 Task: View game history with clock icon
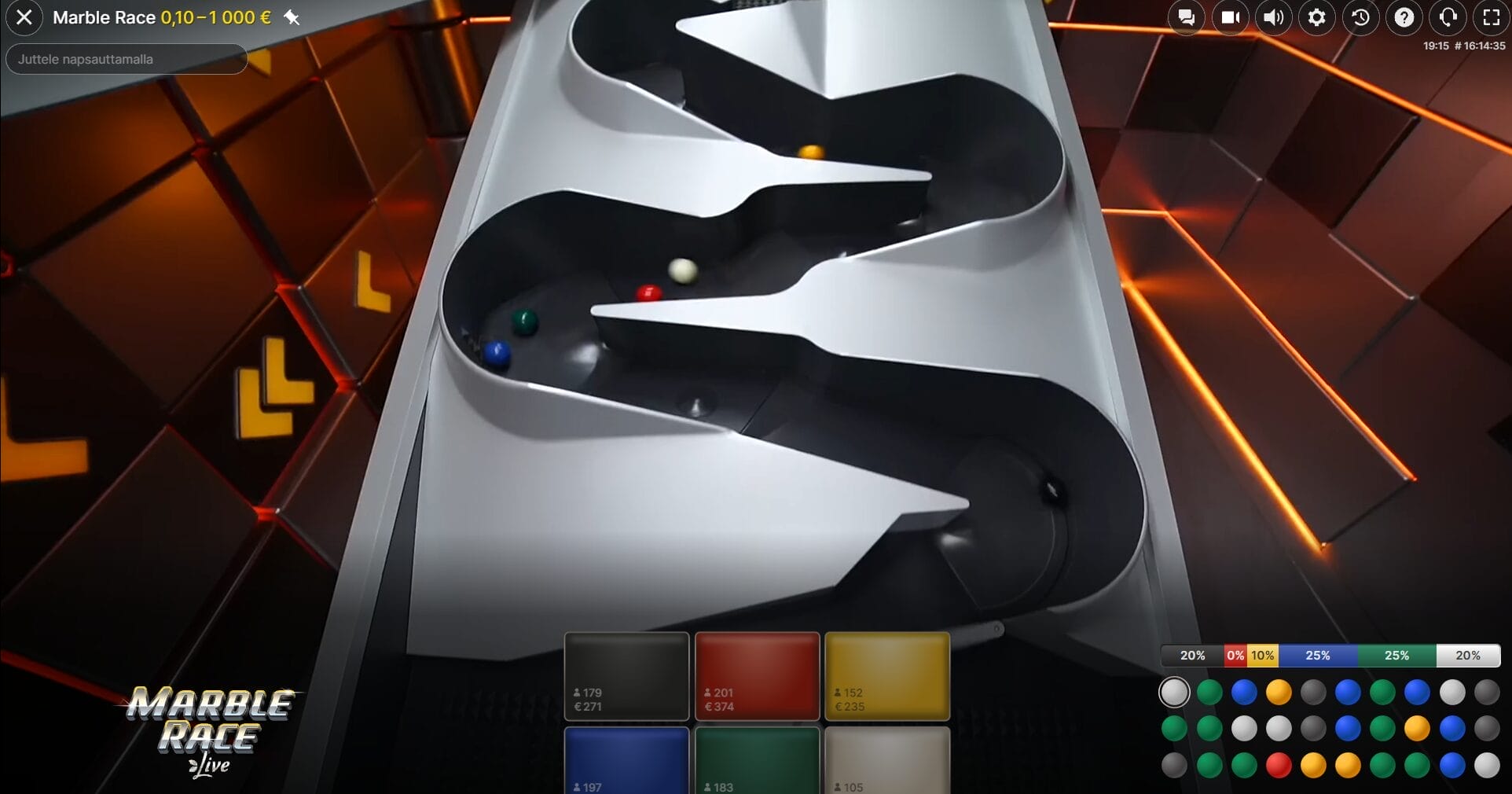[1360, 17]
